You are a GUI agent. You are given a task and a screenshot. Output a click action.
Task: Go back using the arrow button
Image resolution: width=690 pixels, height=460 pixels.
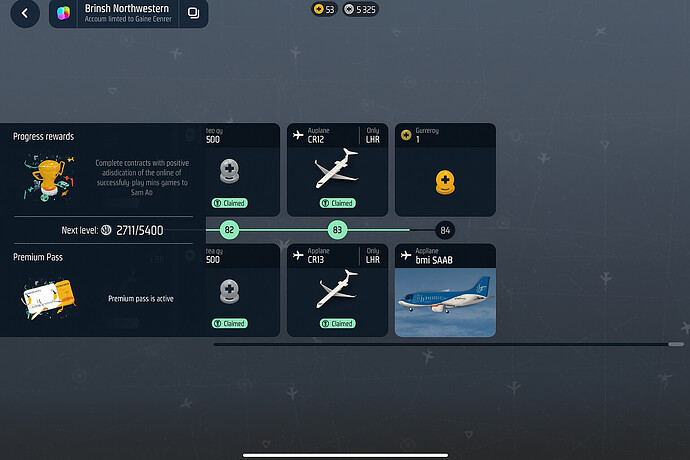pyautogui.click(x=24, y=14)
